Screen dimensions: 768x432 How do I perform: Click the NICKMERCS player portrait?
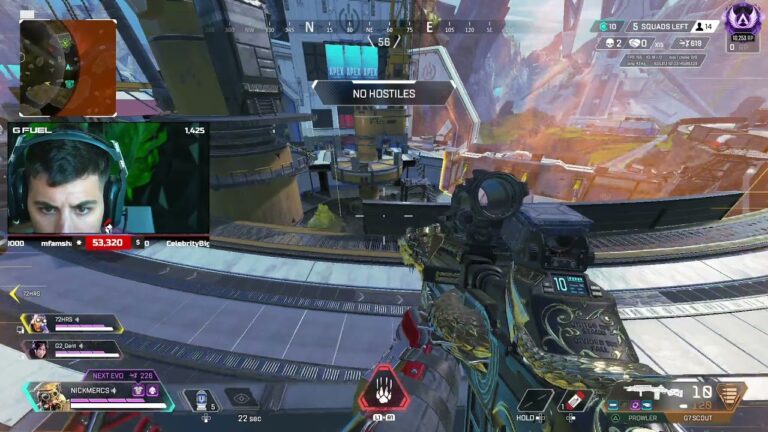48,397
